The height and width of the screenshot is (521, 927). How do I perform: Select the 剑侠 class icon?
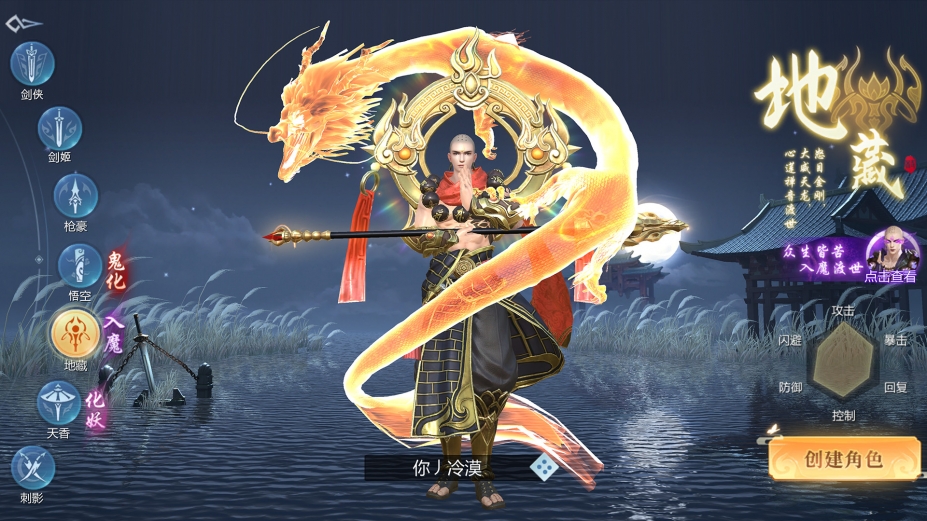click(32, 64)
